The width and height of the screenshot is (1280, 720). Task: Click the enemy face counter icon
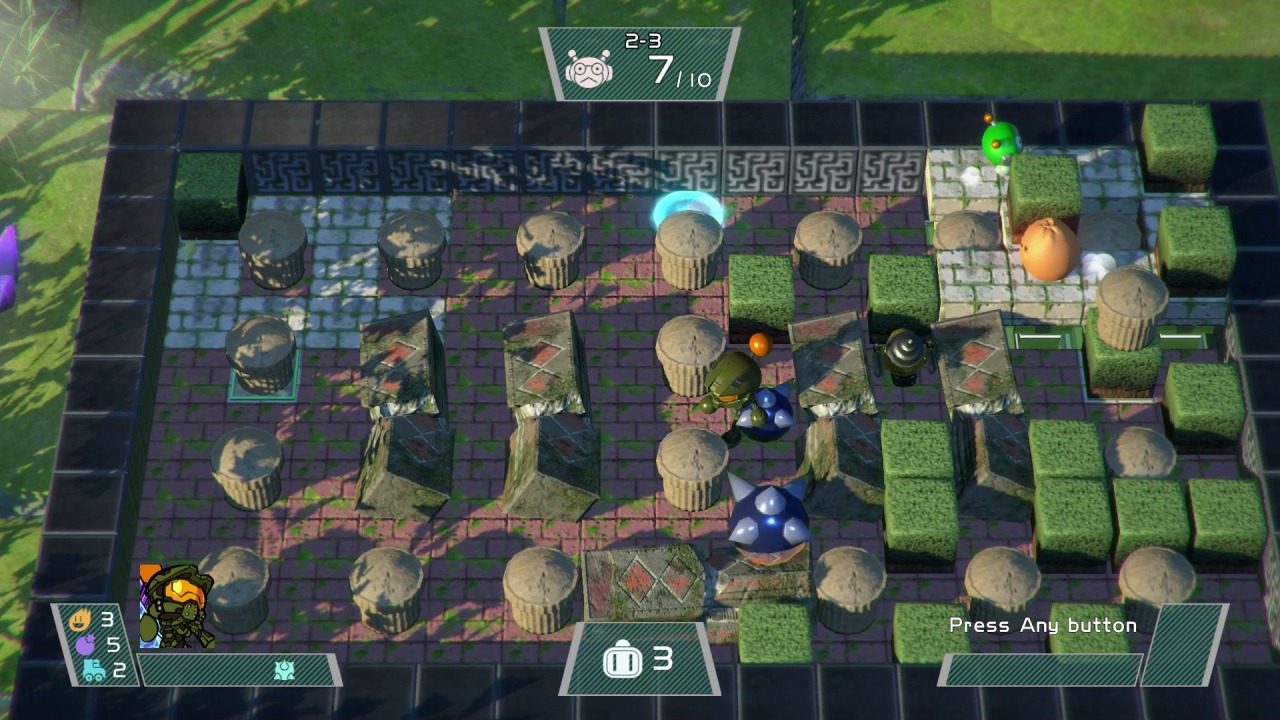click(589, 70)
